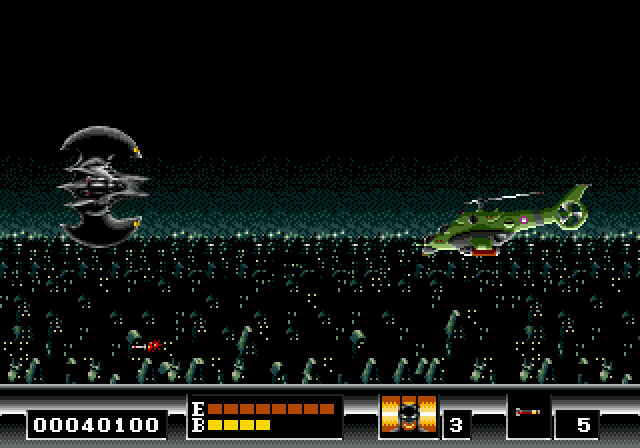Click the Batman face lives icon

(408, 416)
